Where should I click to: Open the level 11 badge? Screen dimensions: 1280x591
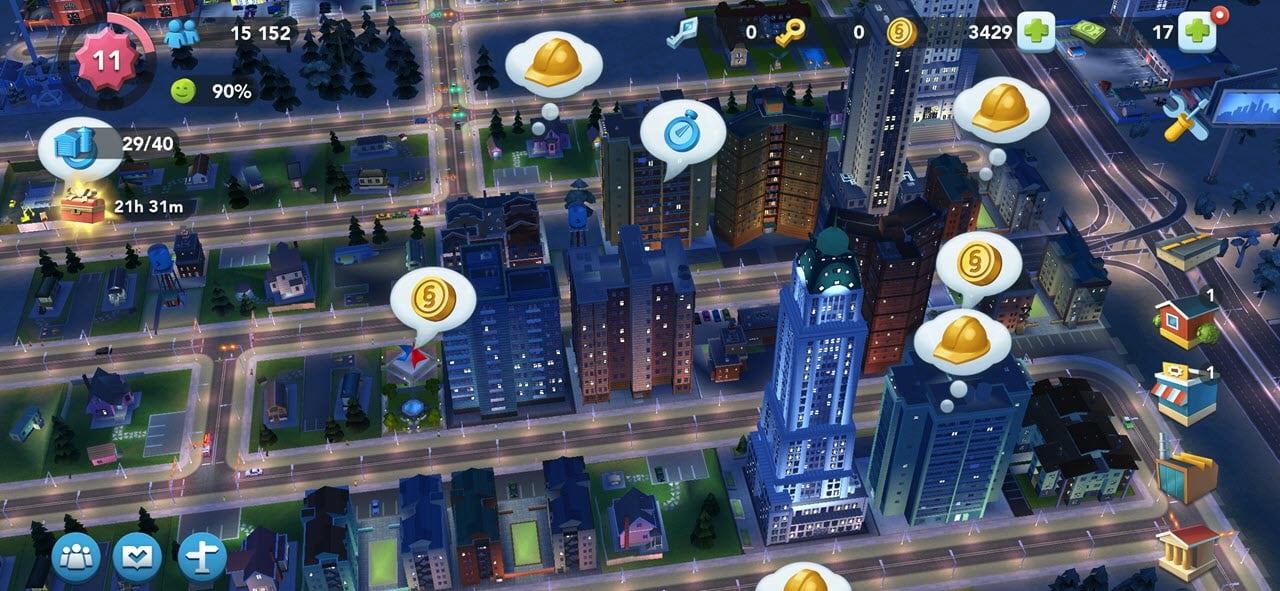(106, 60)
